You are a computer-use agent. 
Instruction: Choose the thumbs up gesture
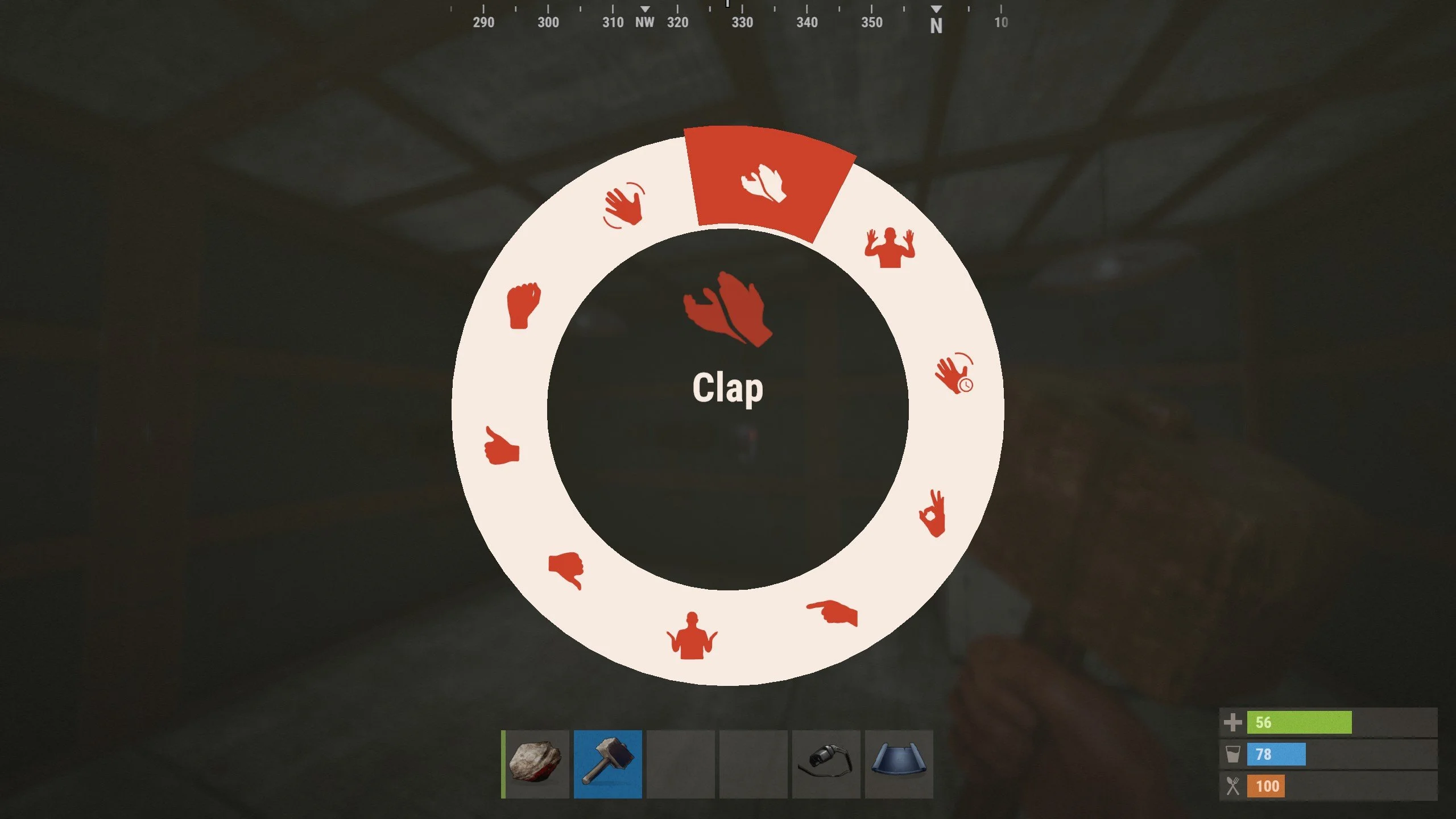501,446
